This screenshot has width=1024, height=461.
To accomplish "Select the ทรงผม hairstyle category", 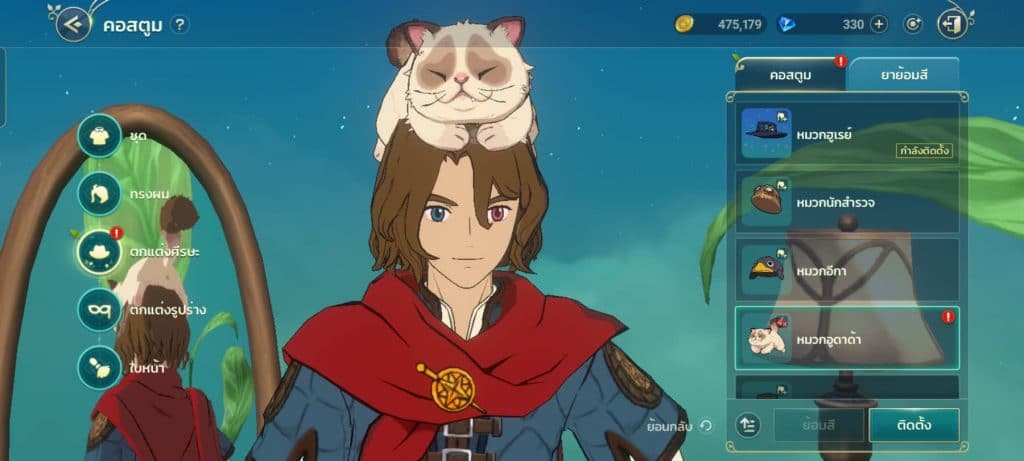I will click(x=100, y=192).
